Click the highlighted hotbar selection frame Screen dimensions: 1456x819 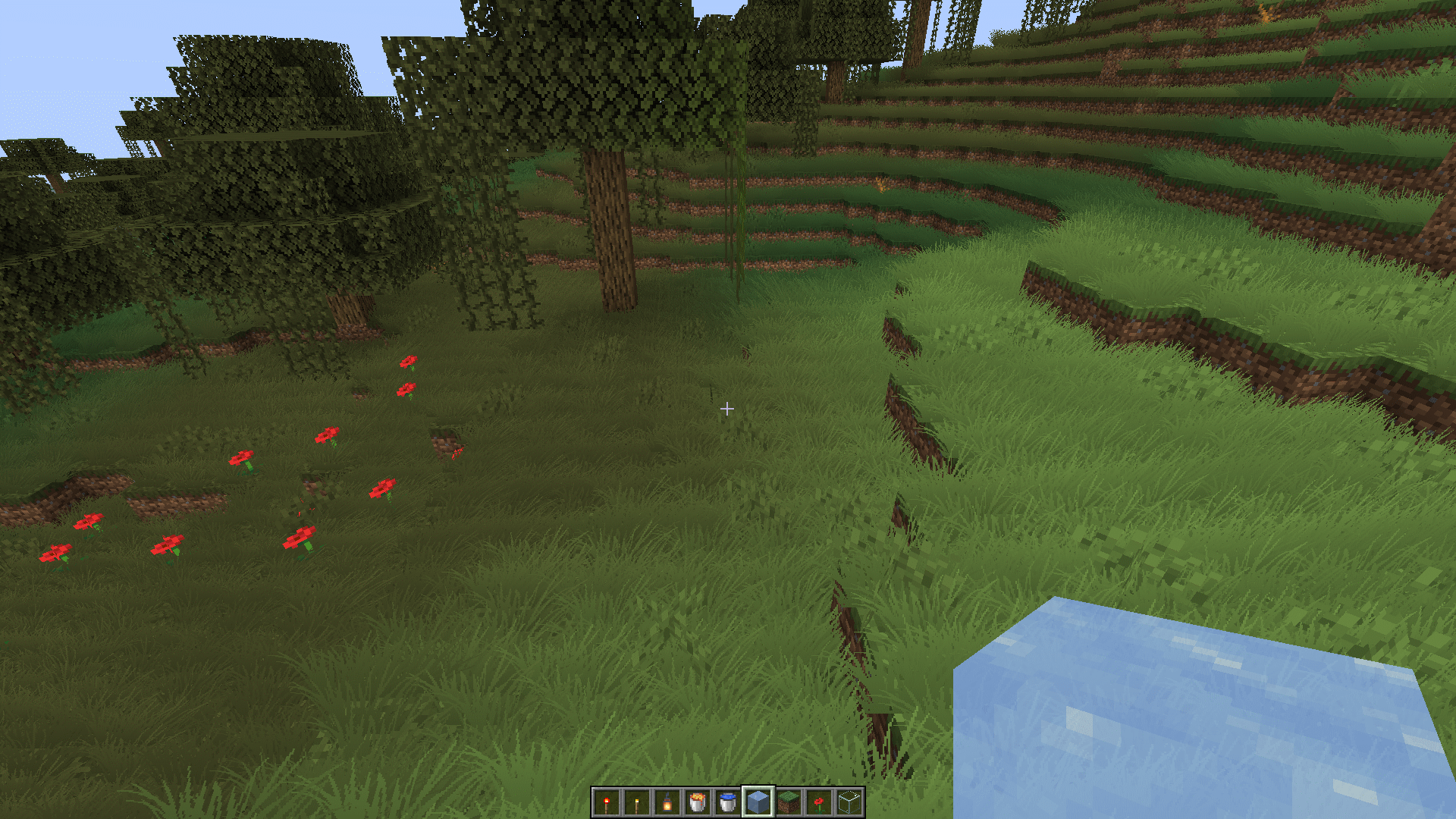758,802
